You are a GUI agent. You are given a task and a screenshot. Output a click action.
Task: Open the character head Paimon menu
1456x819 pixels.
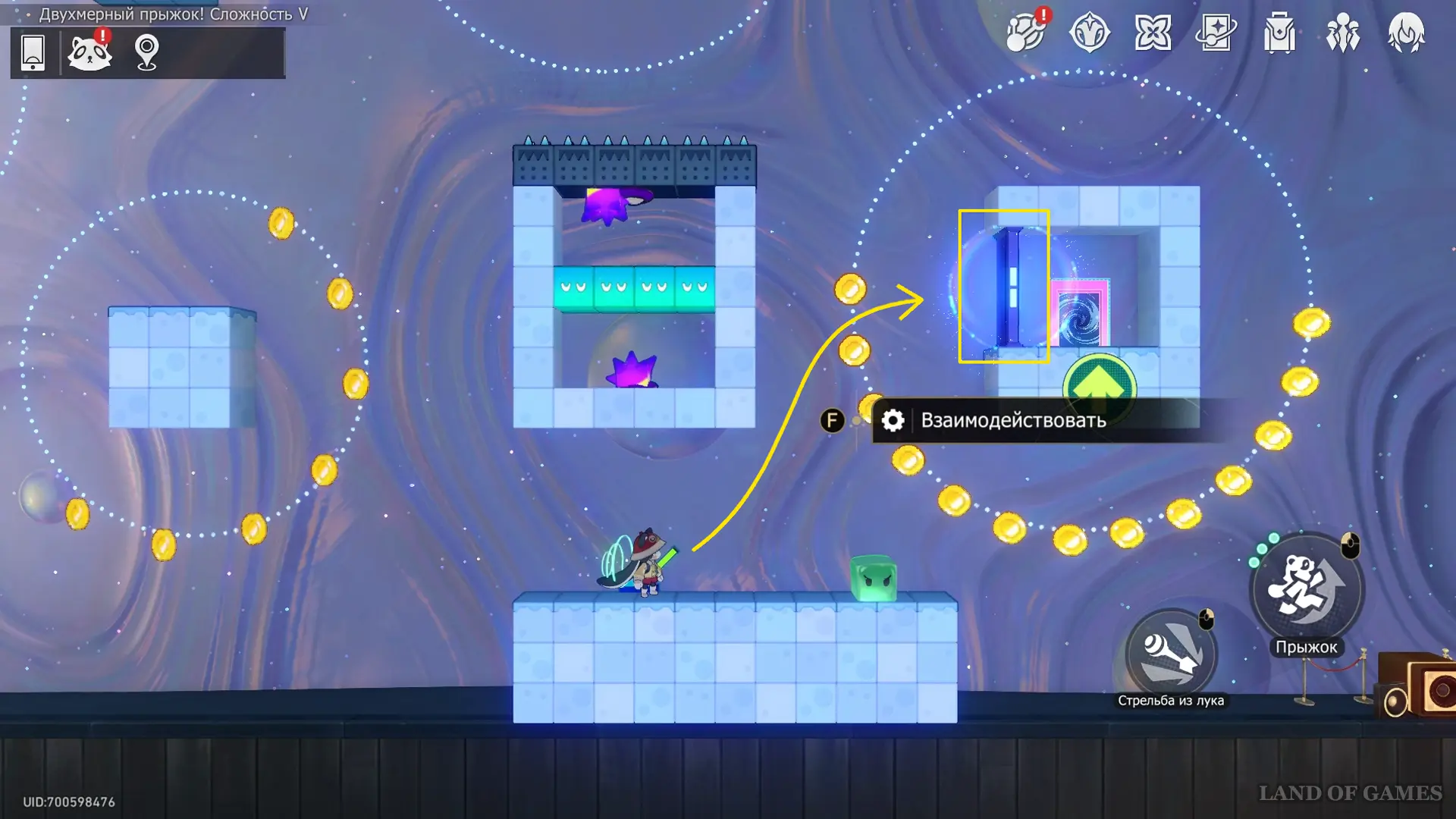click(x=1406, y=33)
